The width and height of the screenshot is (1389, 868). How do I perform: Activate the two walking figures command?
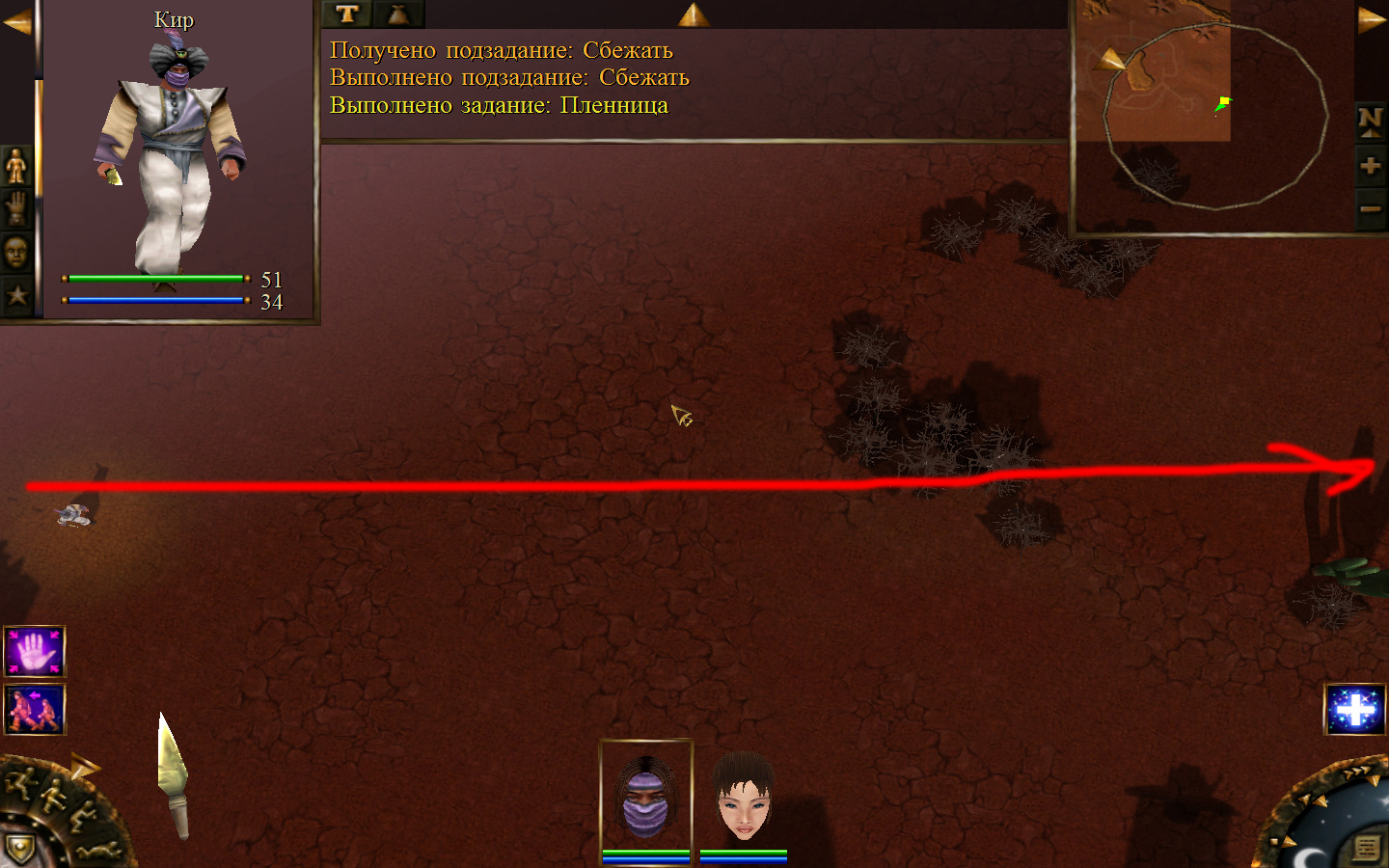[35, 710]
